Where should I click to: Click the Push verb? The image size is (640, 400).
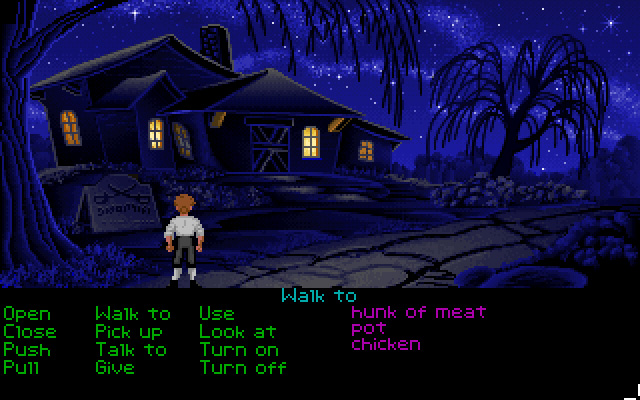27,350
